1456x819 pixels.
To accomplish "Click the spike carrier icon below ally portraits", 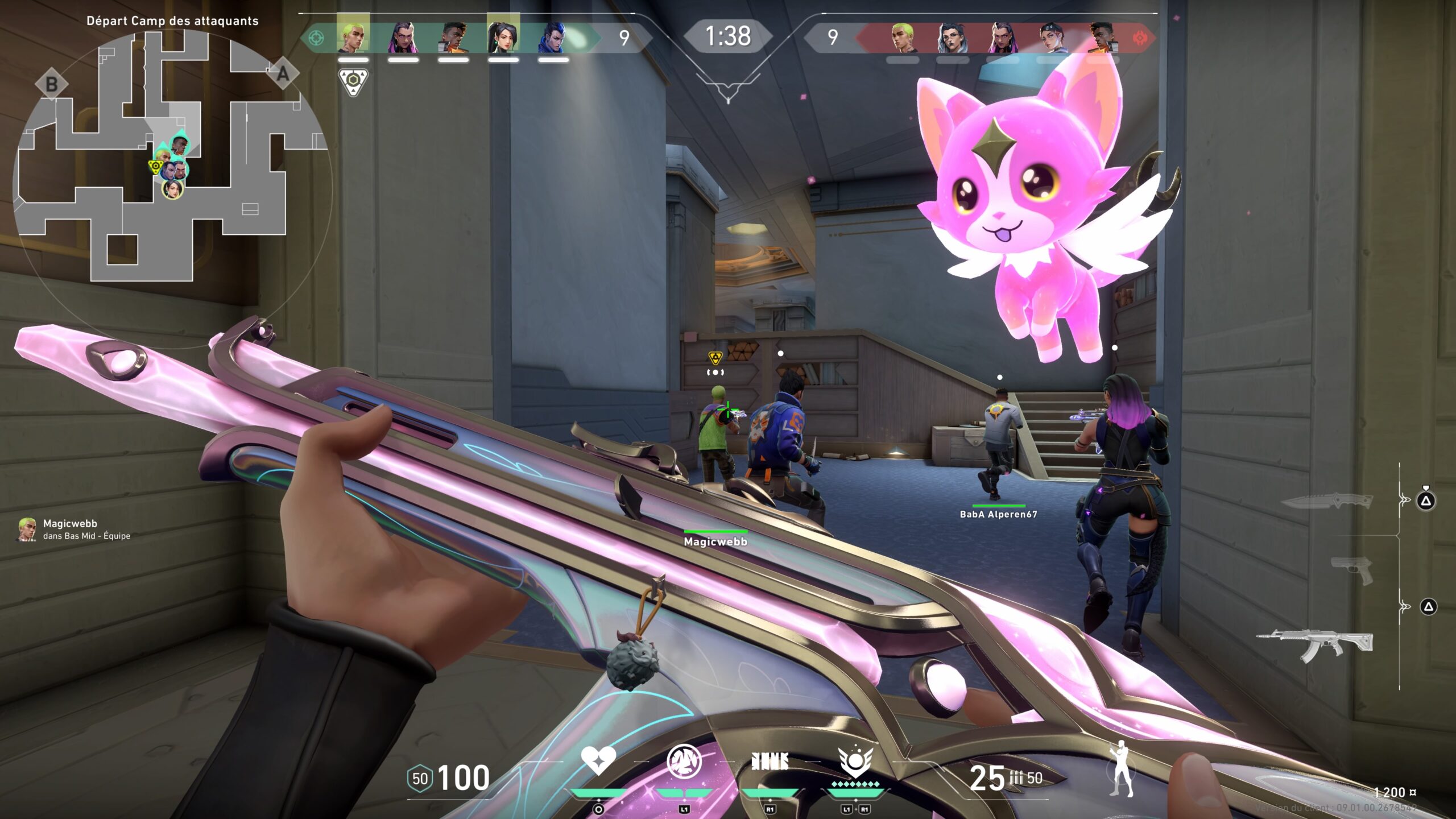I will click(353, 82).
